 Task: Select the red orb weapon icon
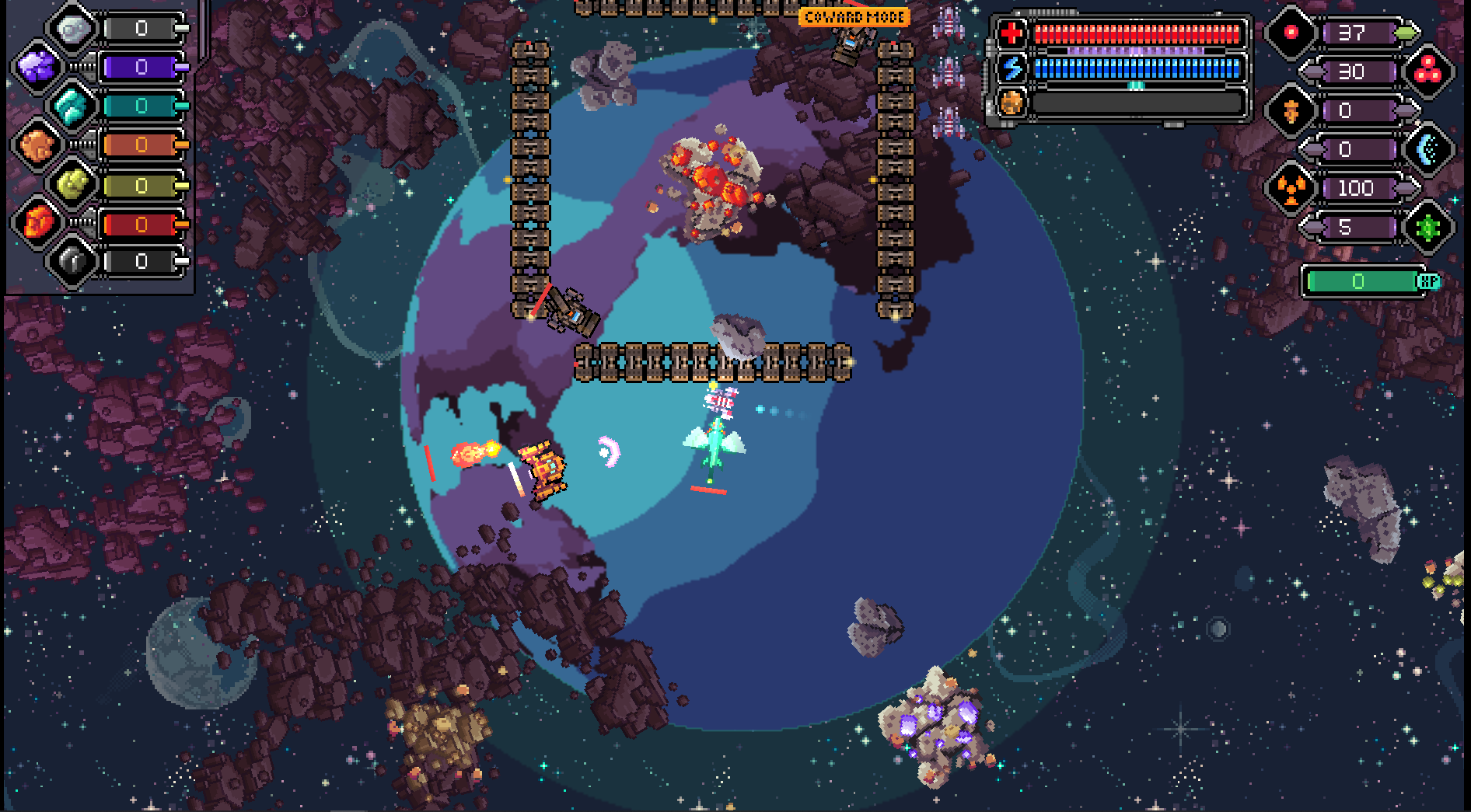1291,33
